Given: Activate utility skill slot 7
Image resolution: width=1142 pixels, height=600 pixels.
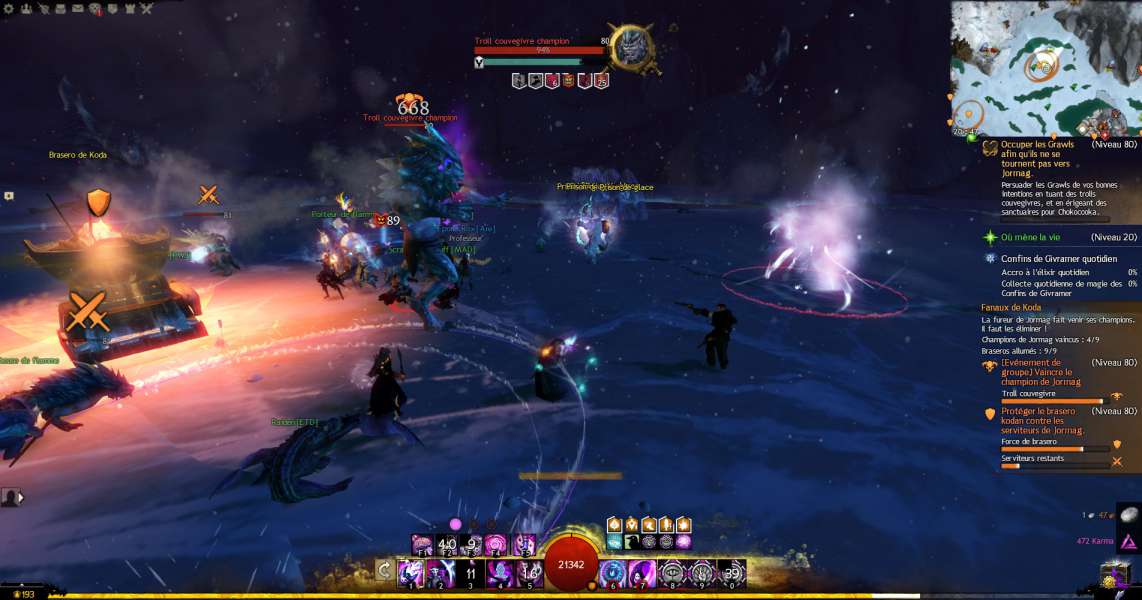Looking at the screenshot, I should point(642,572).
